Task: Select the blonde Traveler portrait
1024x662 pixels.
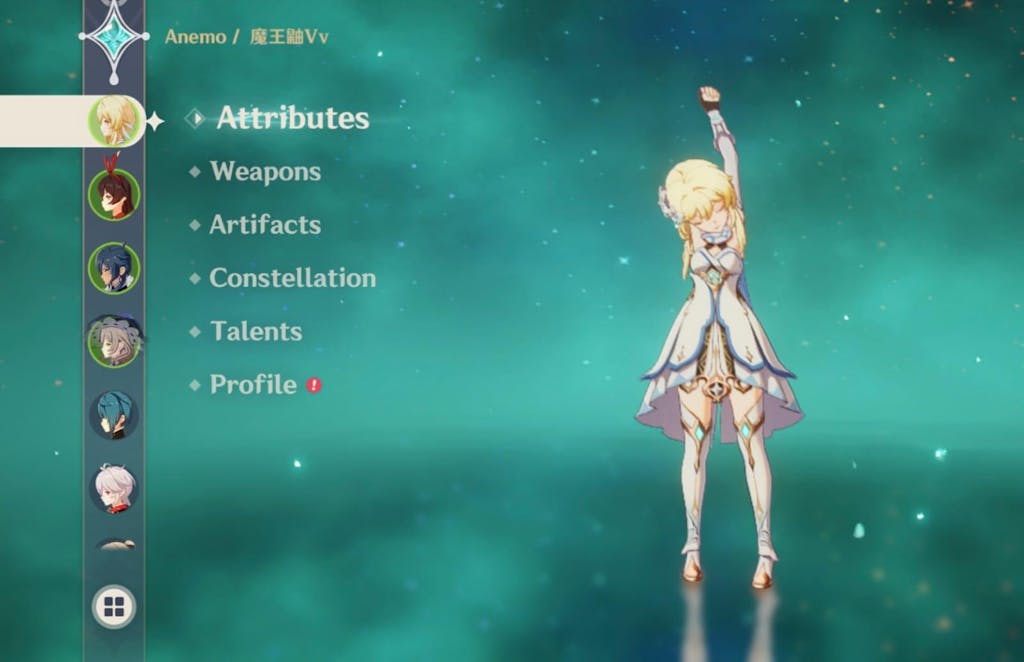Action: (x=114, y=121)
